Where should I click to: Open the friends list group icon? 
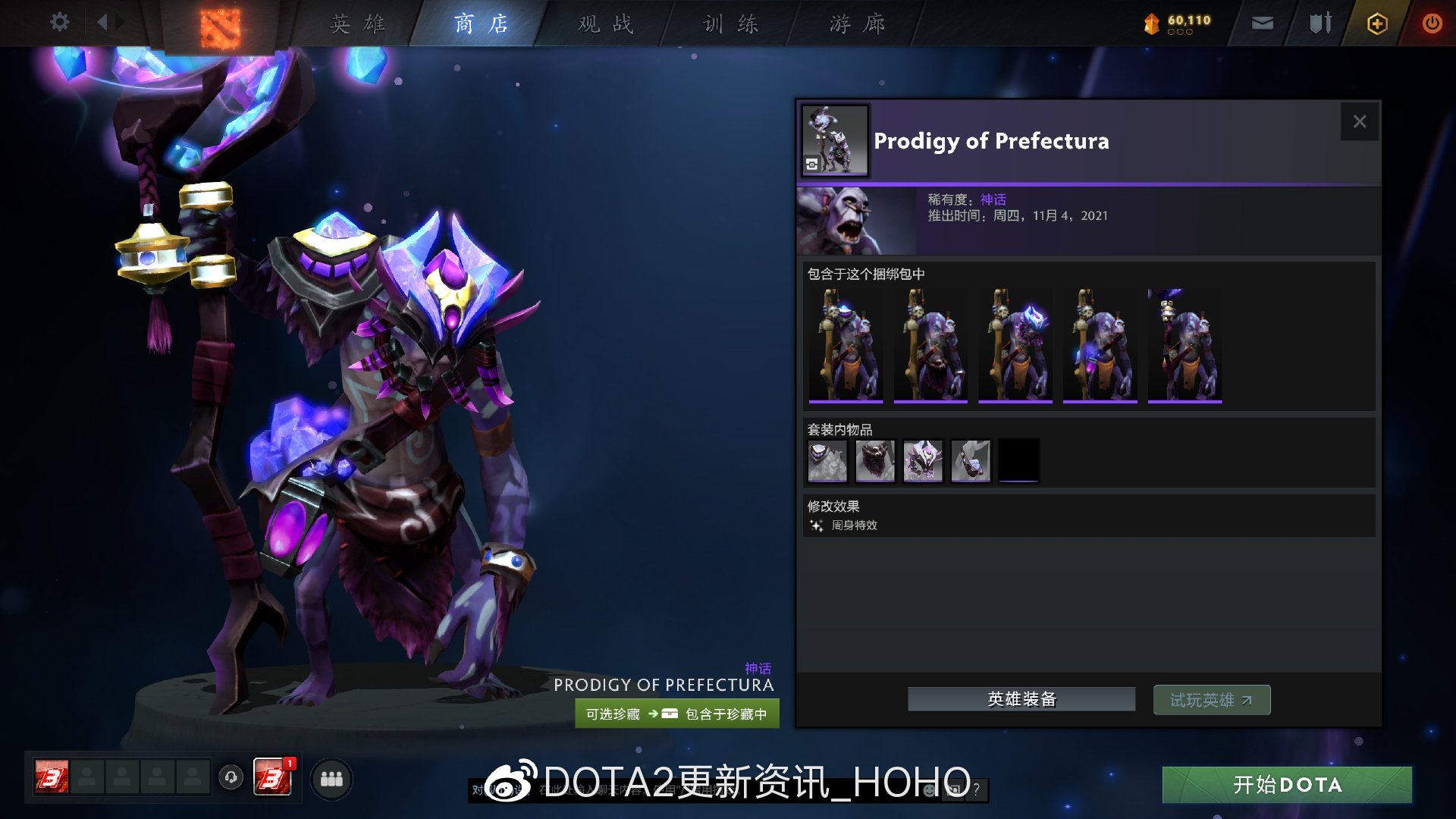point(331,778)
